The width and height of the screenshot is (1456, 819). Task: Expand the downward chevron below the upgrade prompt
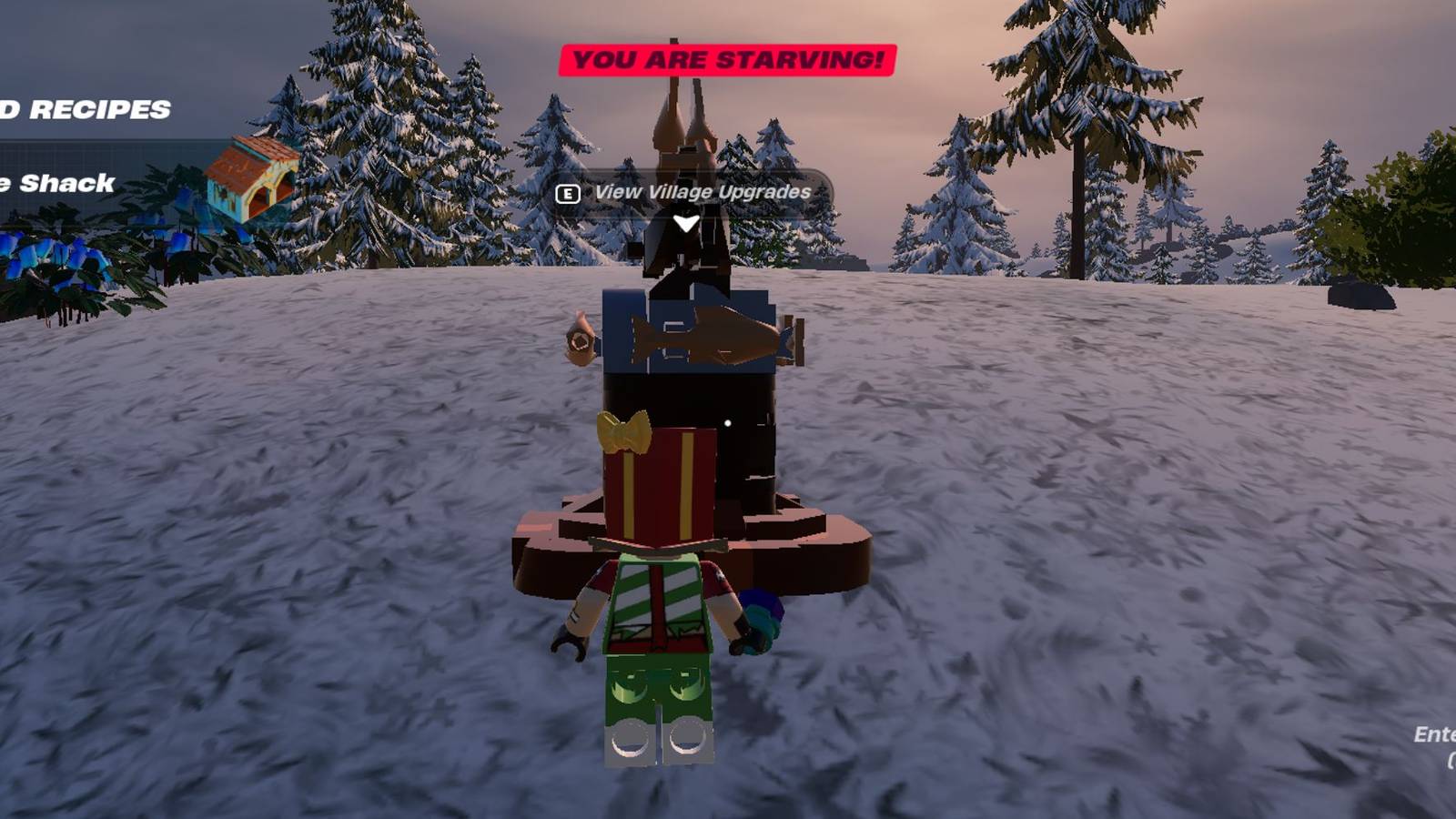684,221
